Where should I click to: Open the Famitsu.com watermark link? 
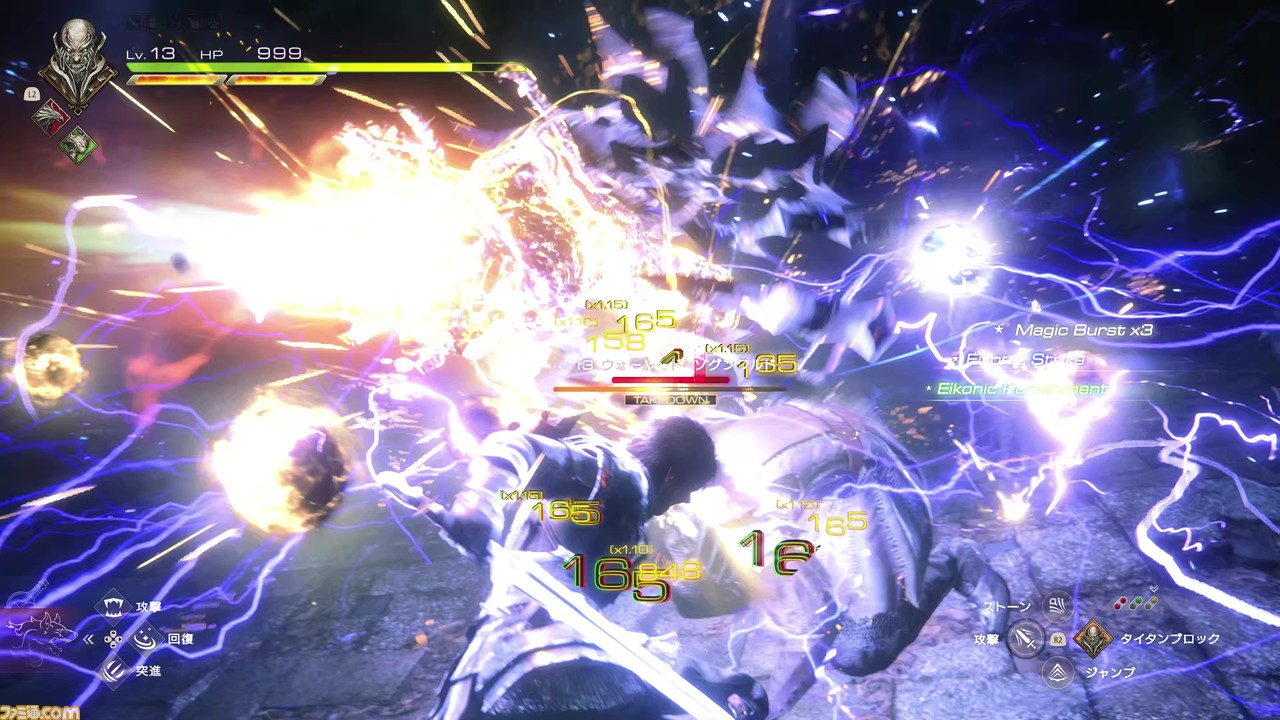point(40,711)
